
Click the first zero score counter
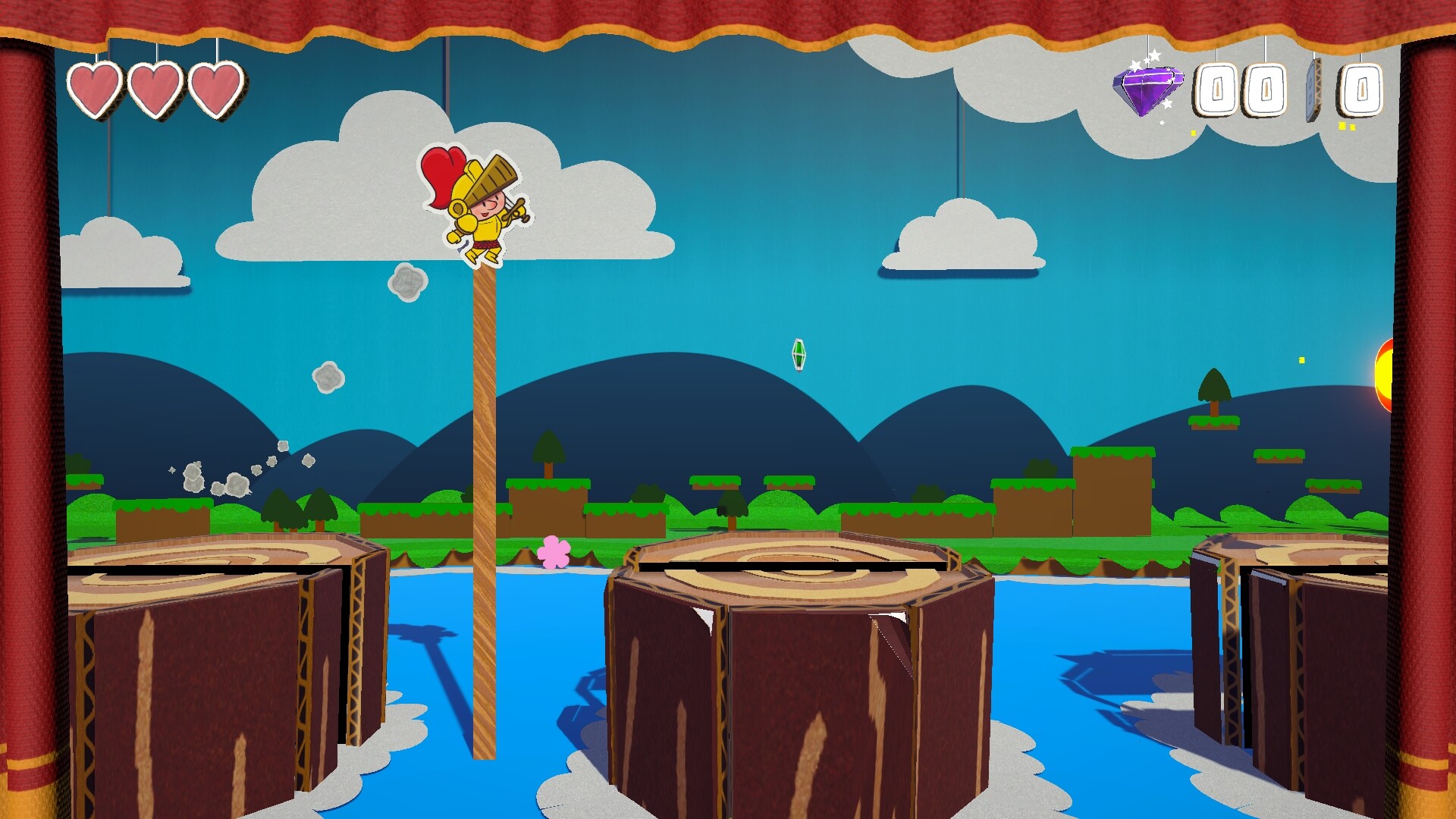[1219, 89]
